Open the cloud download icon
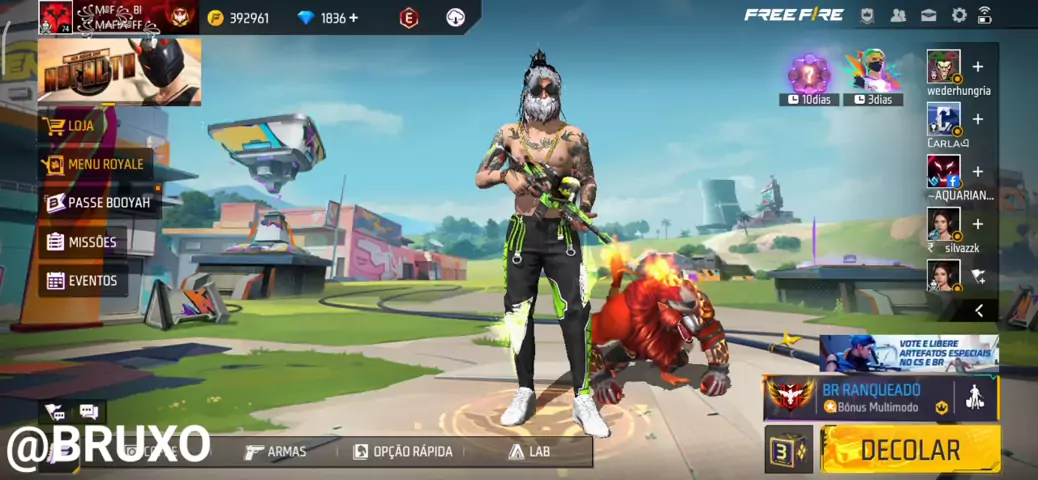The image size is (1038, 480). point(455,17)
